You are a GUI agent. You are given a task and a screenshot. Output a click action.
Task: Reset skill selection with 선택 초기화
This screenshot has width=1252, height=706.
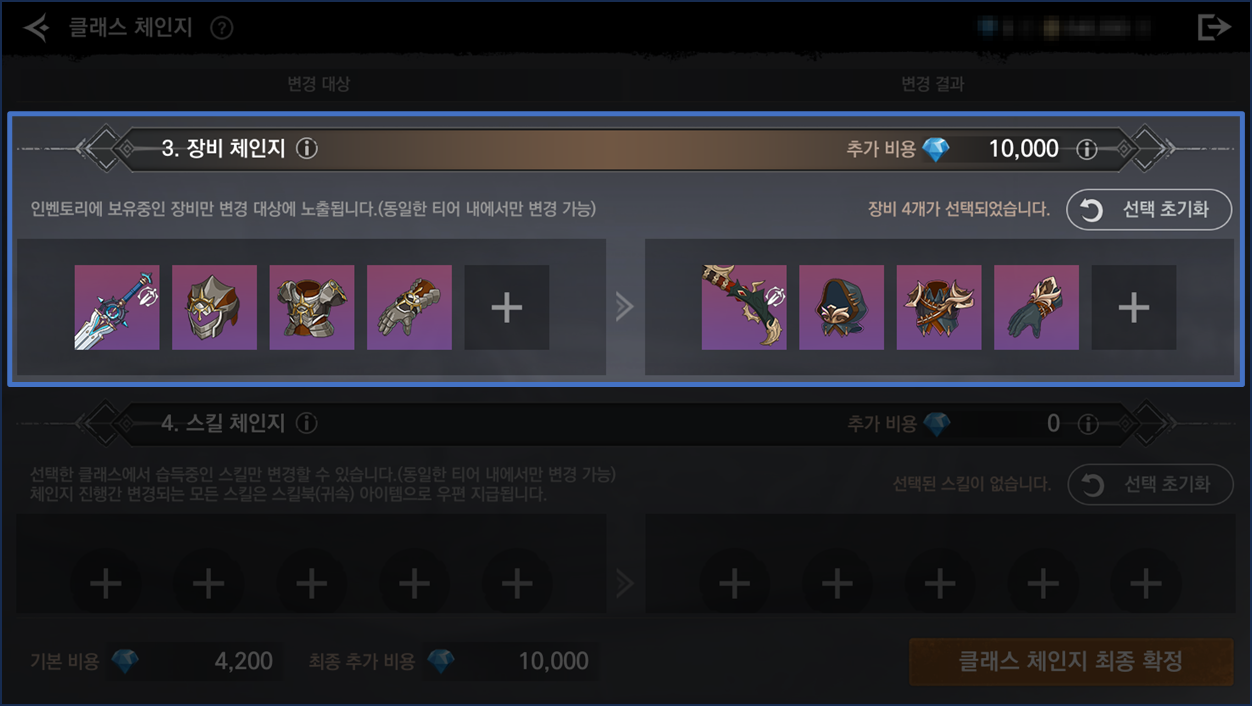[1150, 485]
